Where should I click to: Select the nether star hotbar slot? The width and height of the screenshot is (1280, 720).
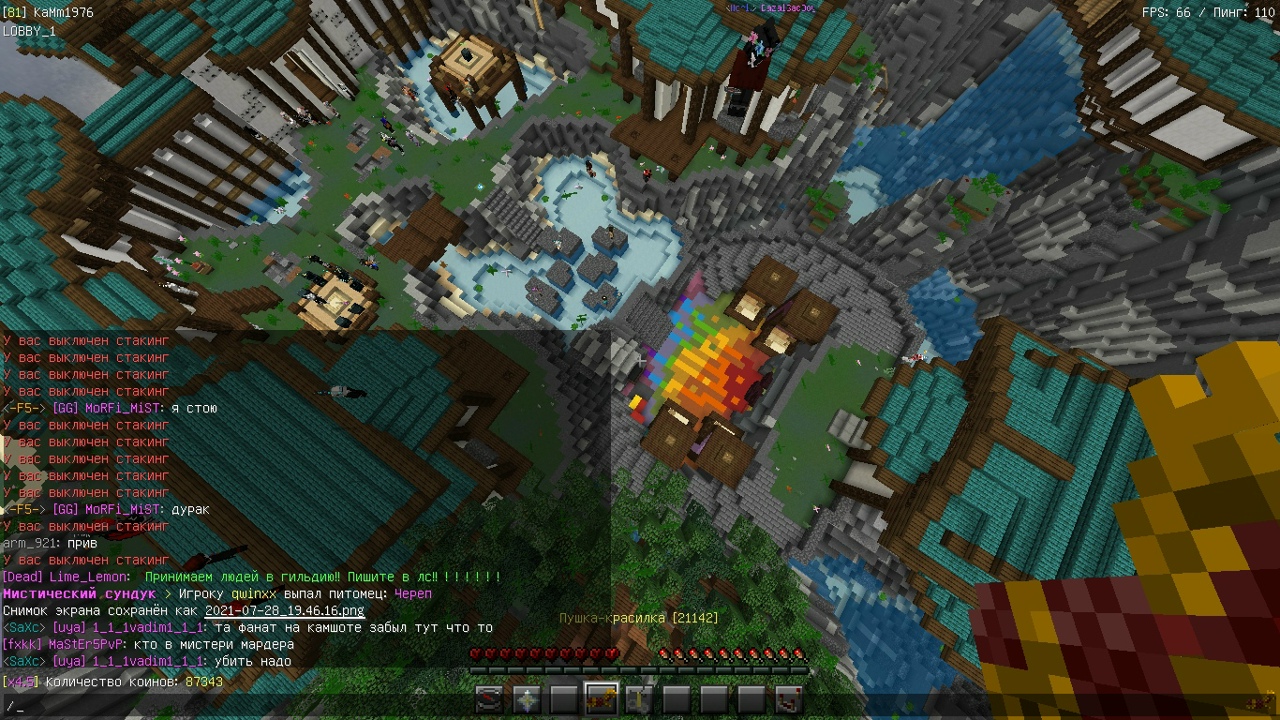coord(527,700)
